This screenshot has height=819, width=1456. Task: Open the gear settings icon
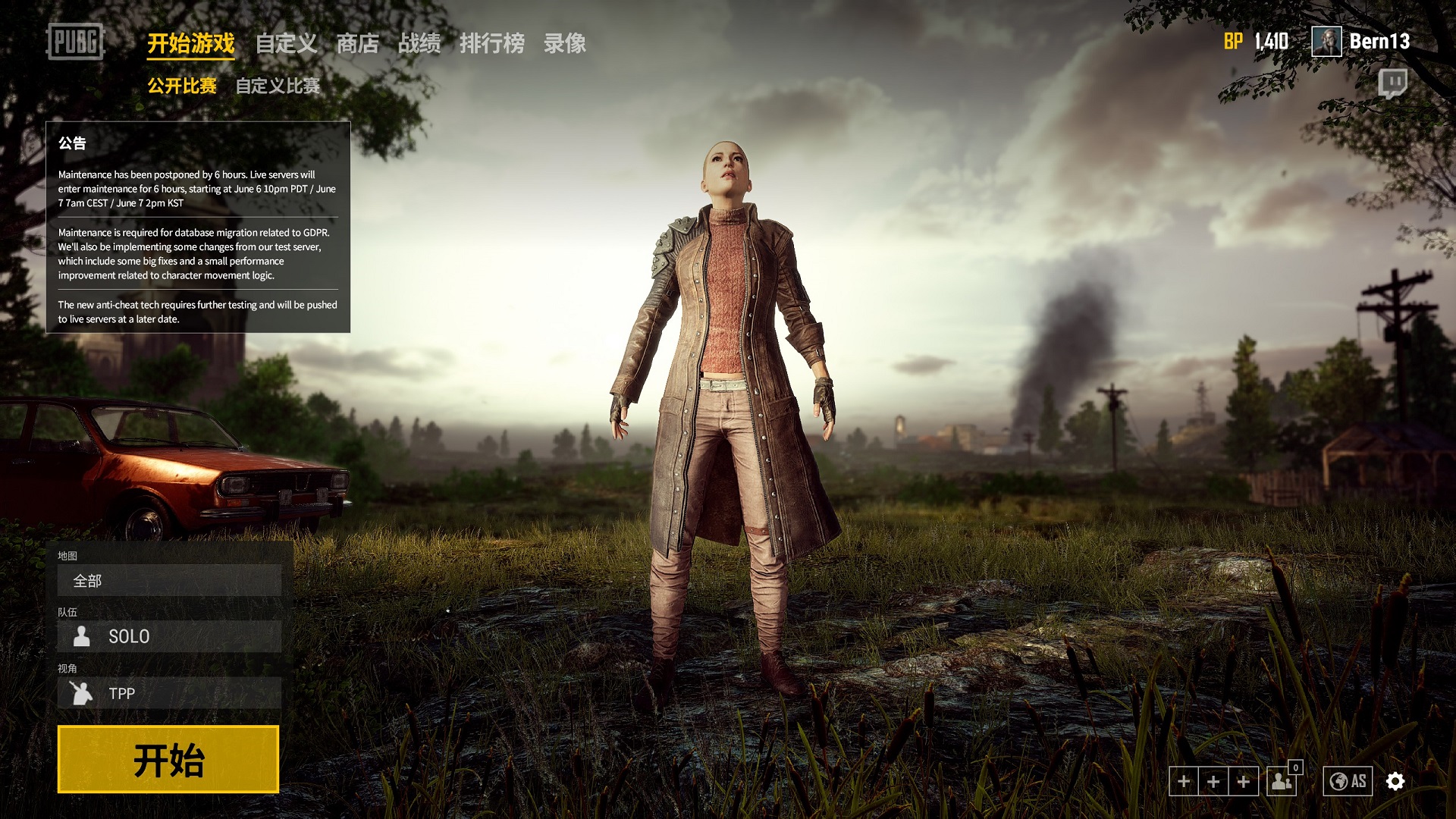1395,781
